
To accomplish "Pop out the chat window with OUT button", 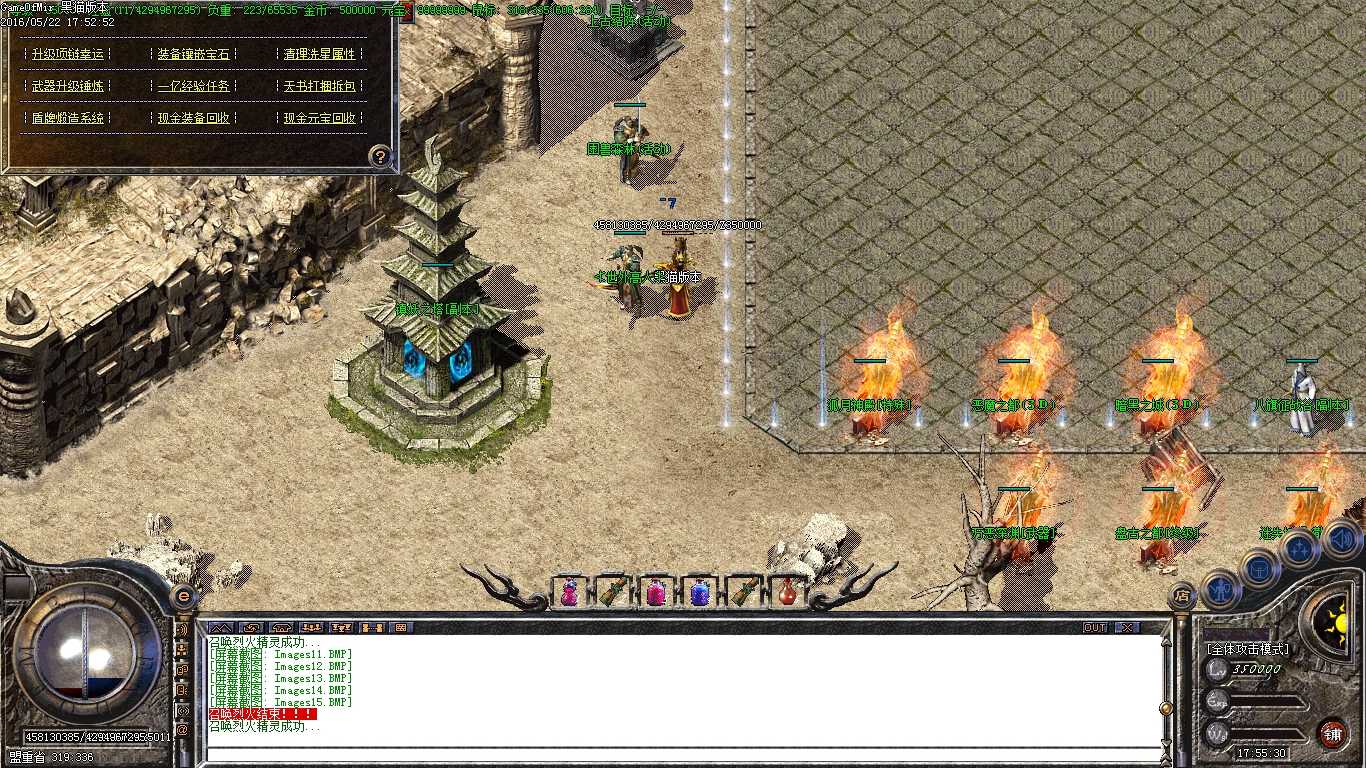I will pyautogui.click(x=1094, y=627).
